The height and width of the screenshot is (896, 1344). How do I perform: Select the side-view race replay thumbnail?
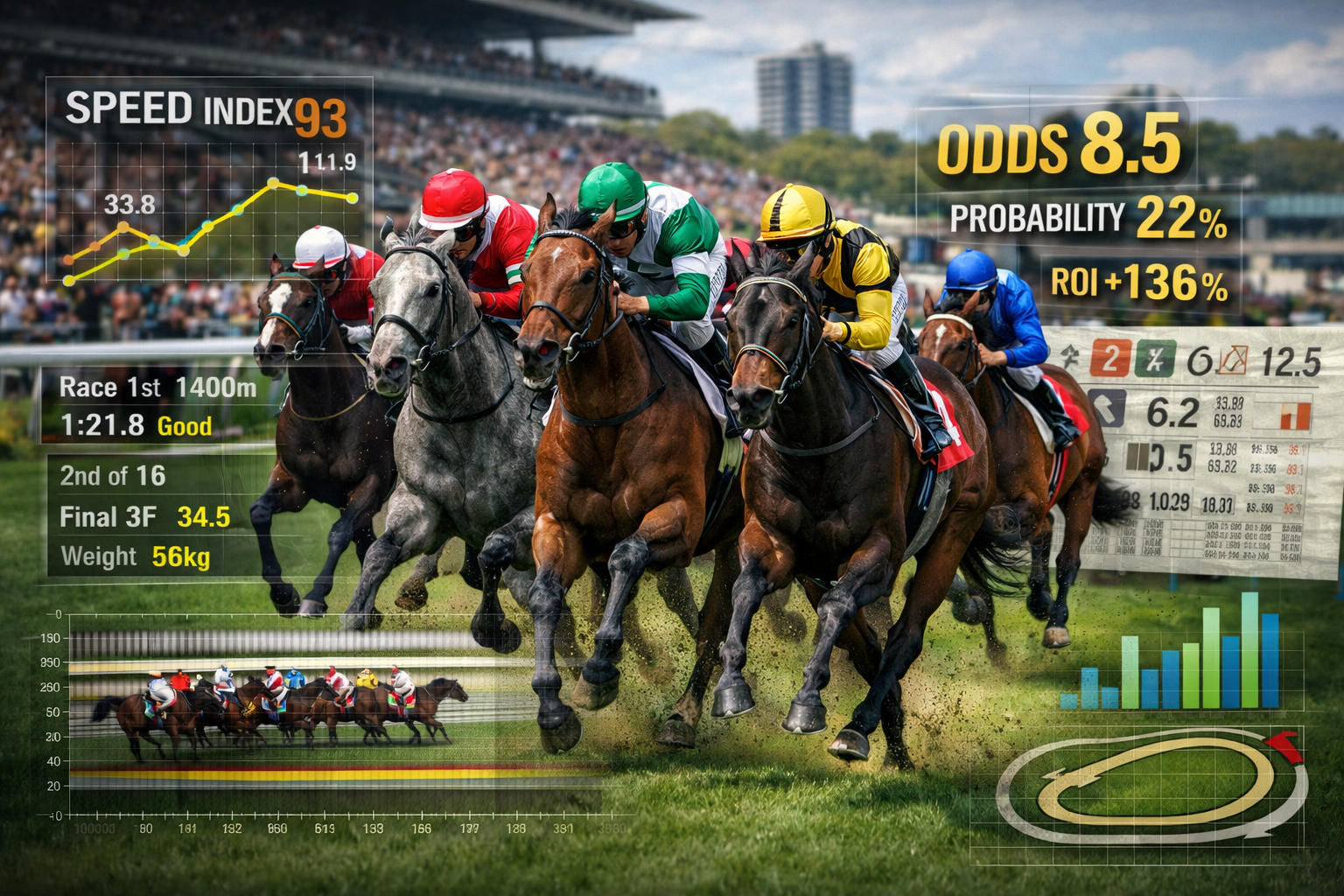tap(280, 709)
